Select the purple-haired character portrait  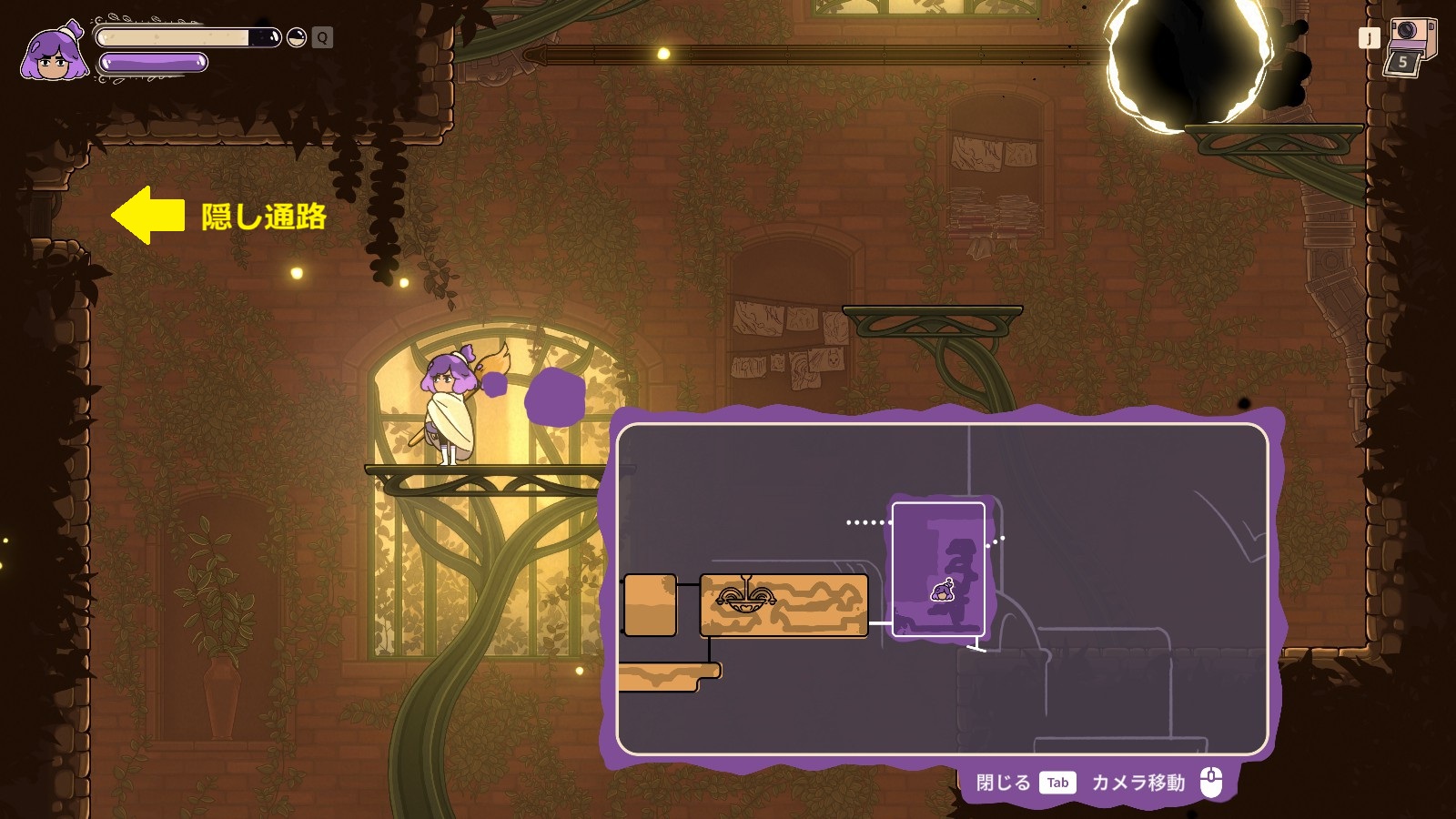pos(55,55)
